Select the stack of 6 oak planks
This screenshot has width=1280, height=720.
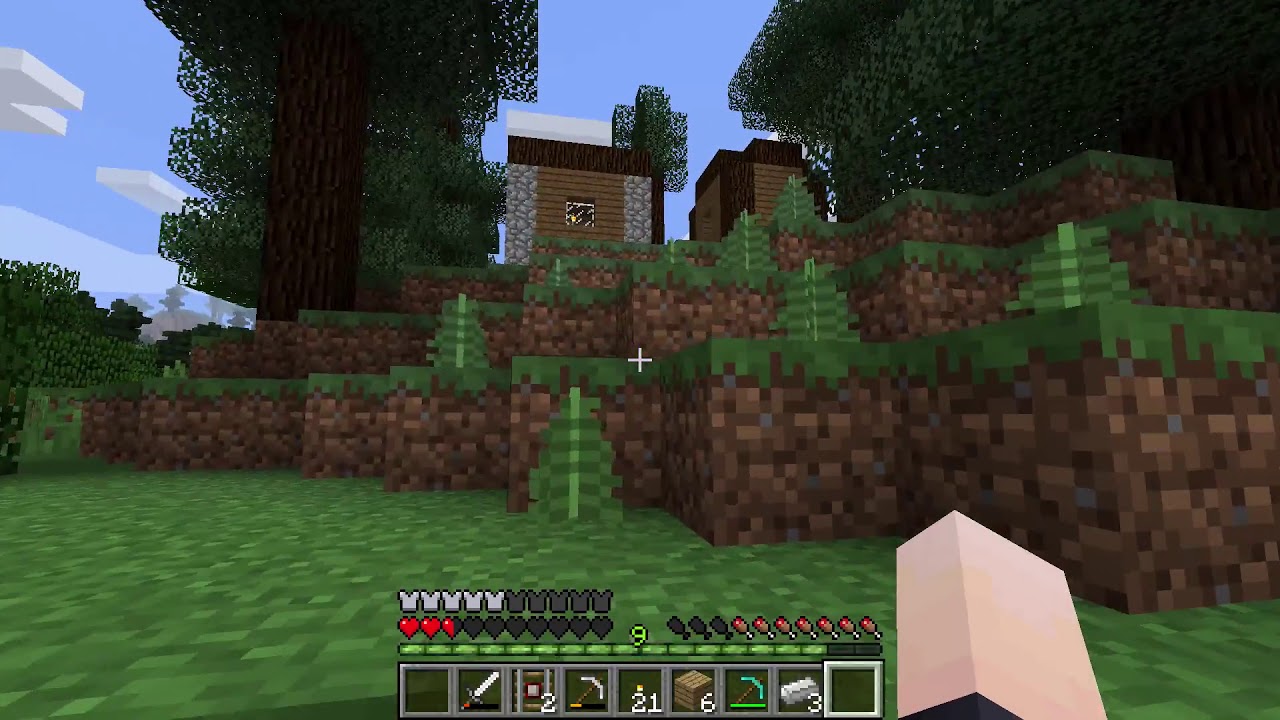click(x=694, y=686)
